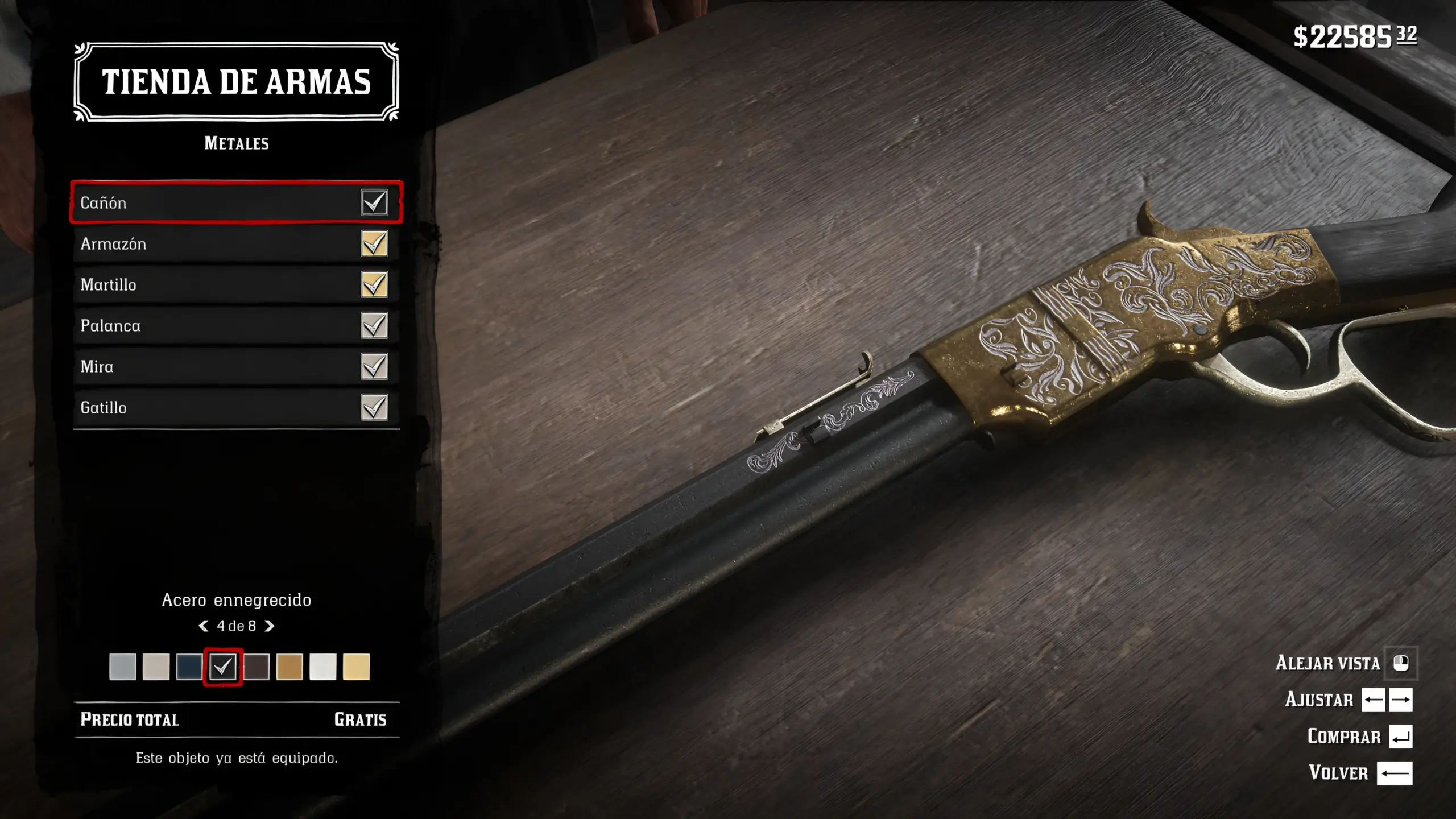1456x819 pixels.
Task: Select the bright white silver swatch
Action: 323,667
